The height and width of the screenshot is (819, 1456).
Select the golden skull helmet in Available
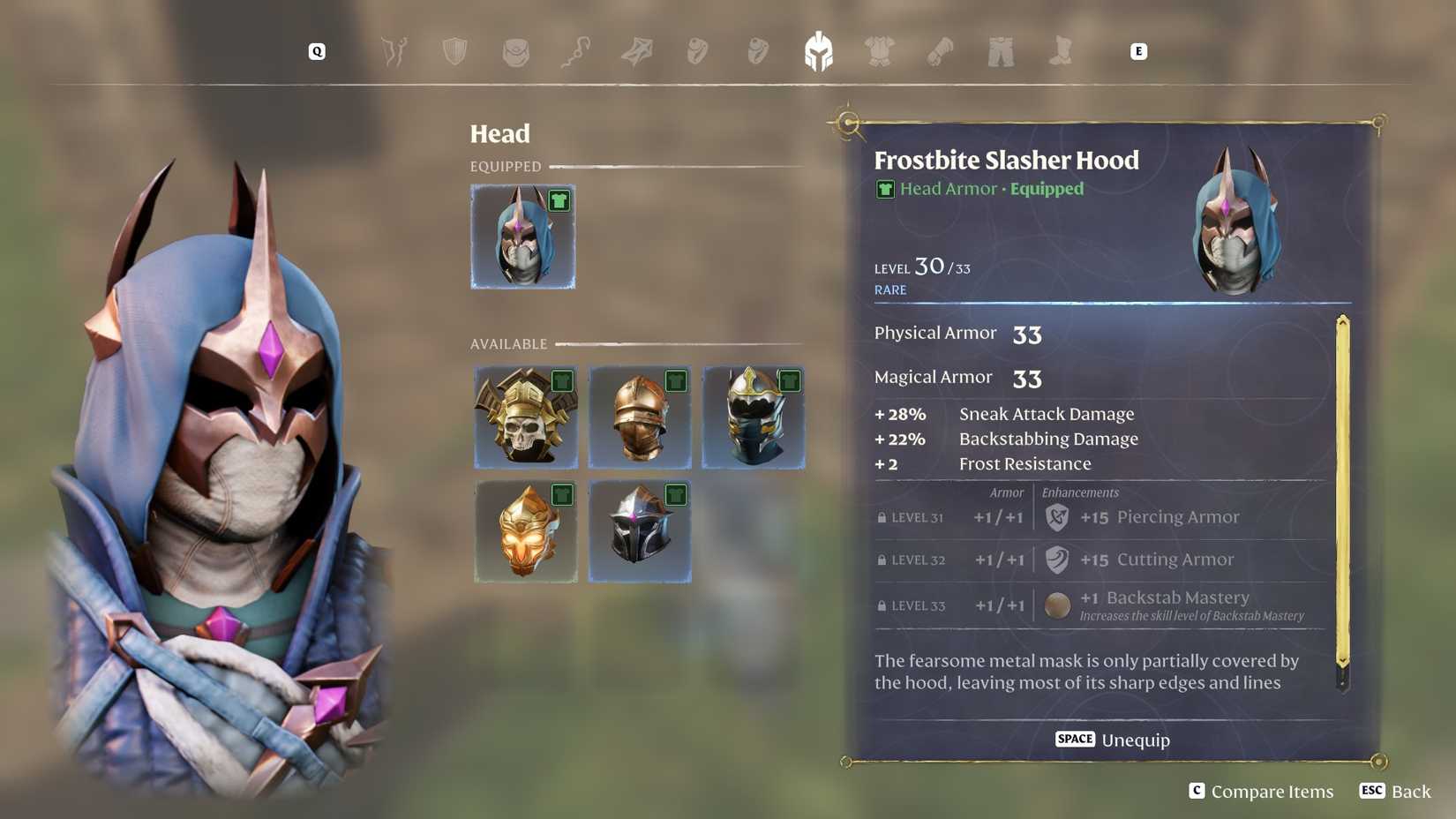526,416
